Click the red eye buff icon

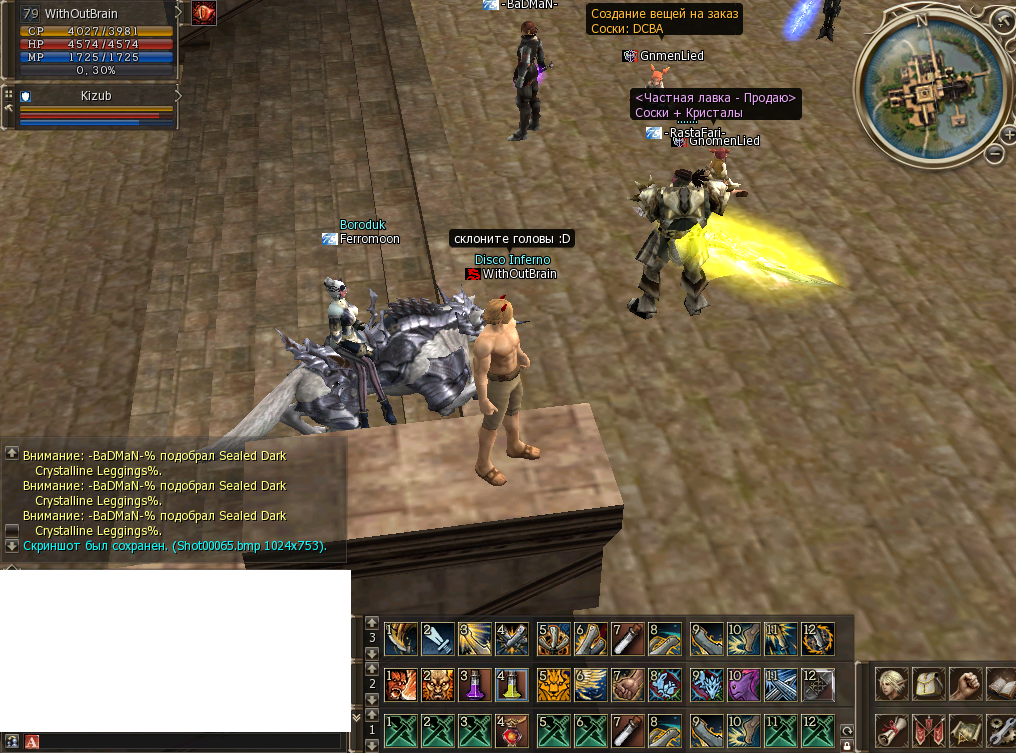coord(204,13)
